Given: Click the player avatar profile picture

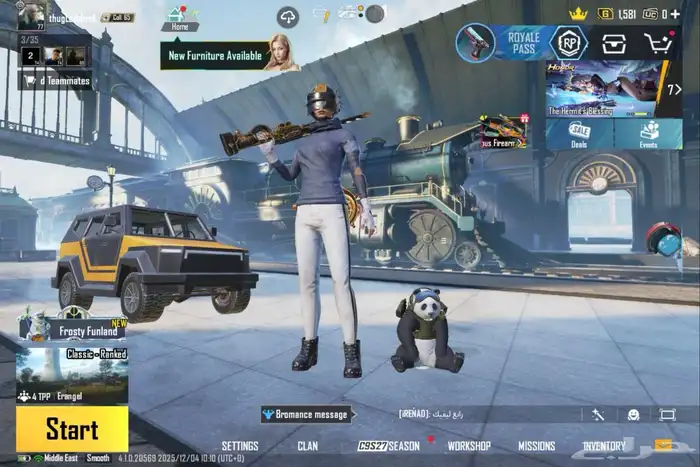Looking at the screenshot, I should 31,16.
